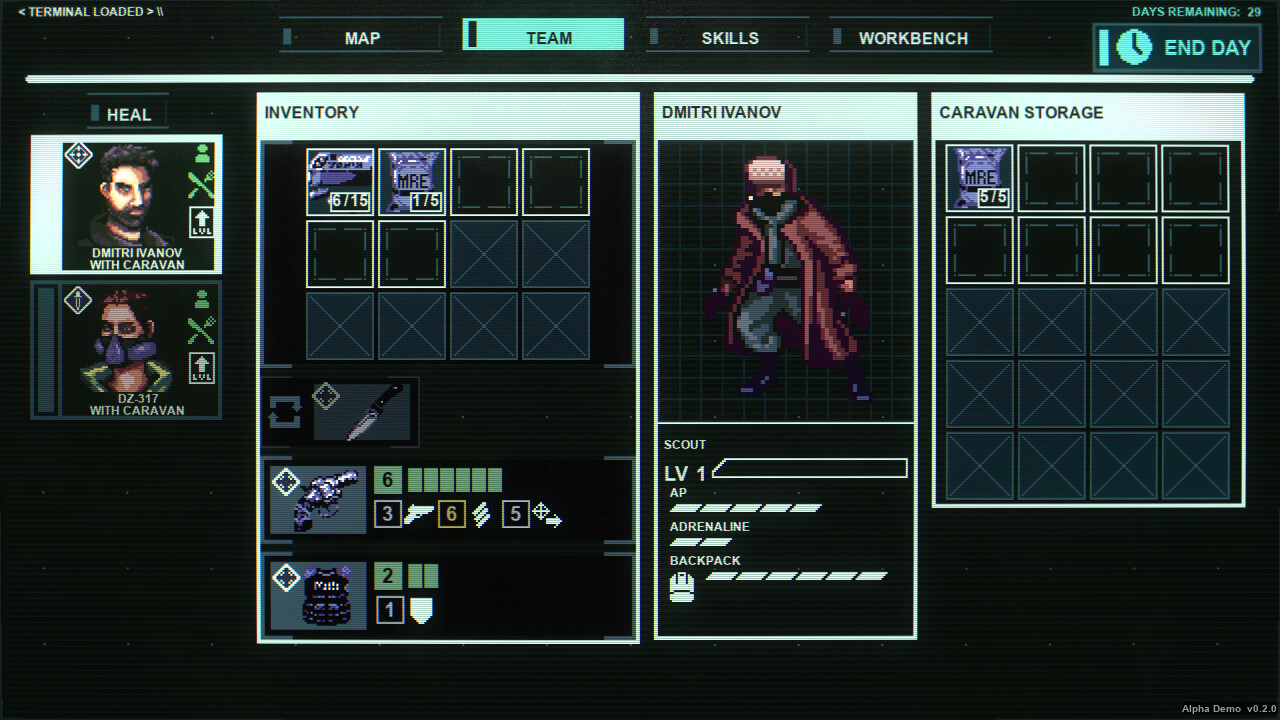Click the weapon swap arrows icon
The width and height of the screenshot is (1280, 720).
coord(283,411)
